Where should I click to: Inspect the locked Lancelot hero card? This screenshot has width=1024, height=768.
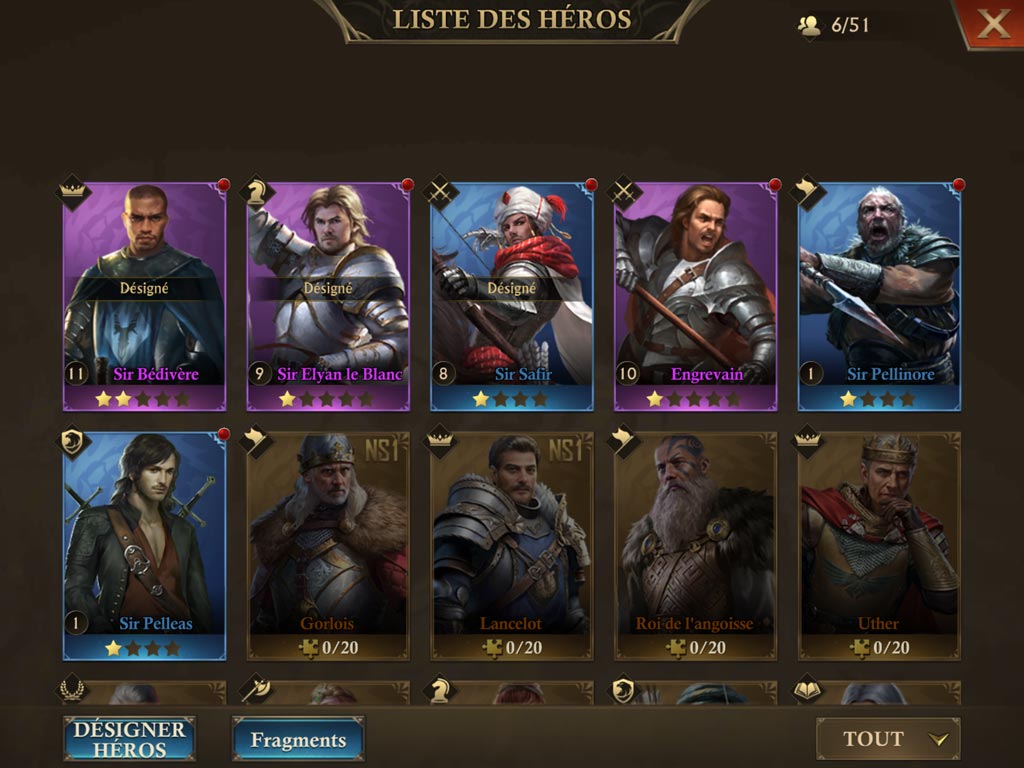[x=512, y=545]
